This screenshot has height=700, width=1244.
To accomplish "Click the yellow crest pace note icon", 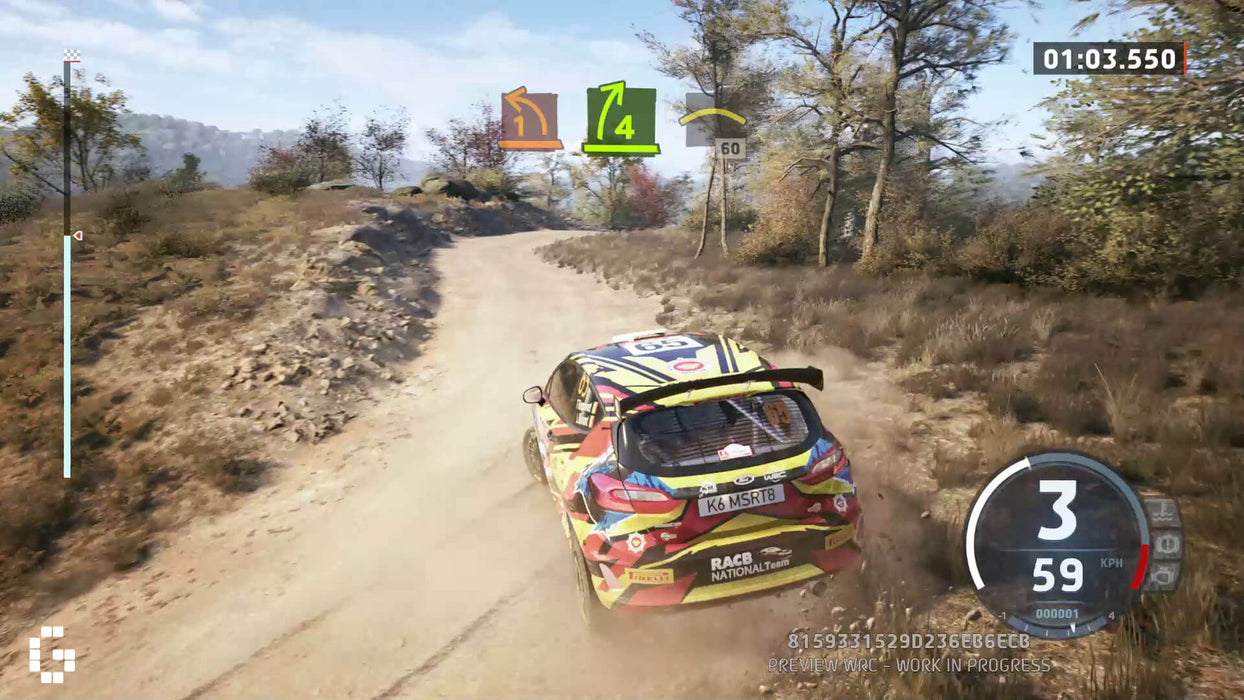I will [x=712, y=118].
